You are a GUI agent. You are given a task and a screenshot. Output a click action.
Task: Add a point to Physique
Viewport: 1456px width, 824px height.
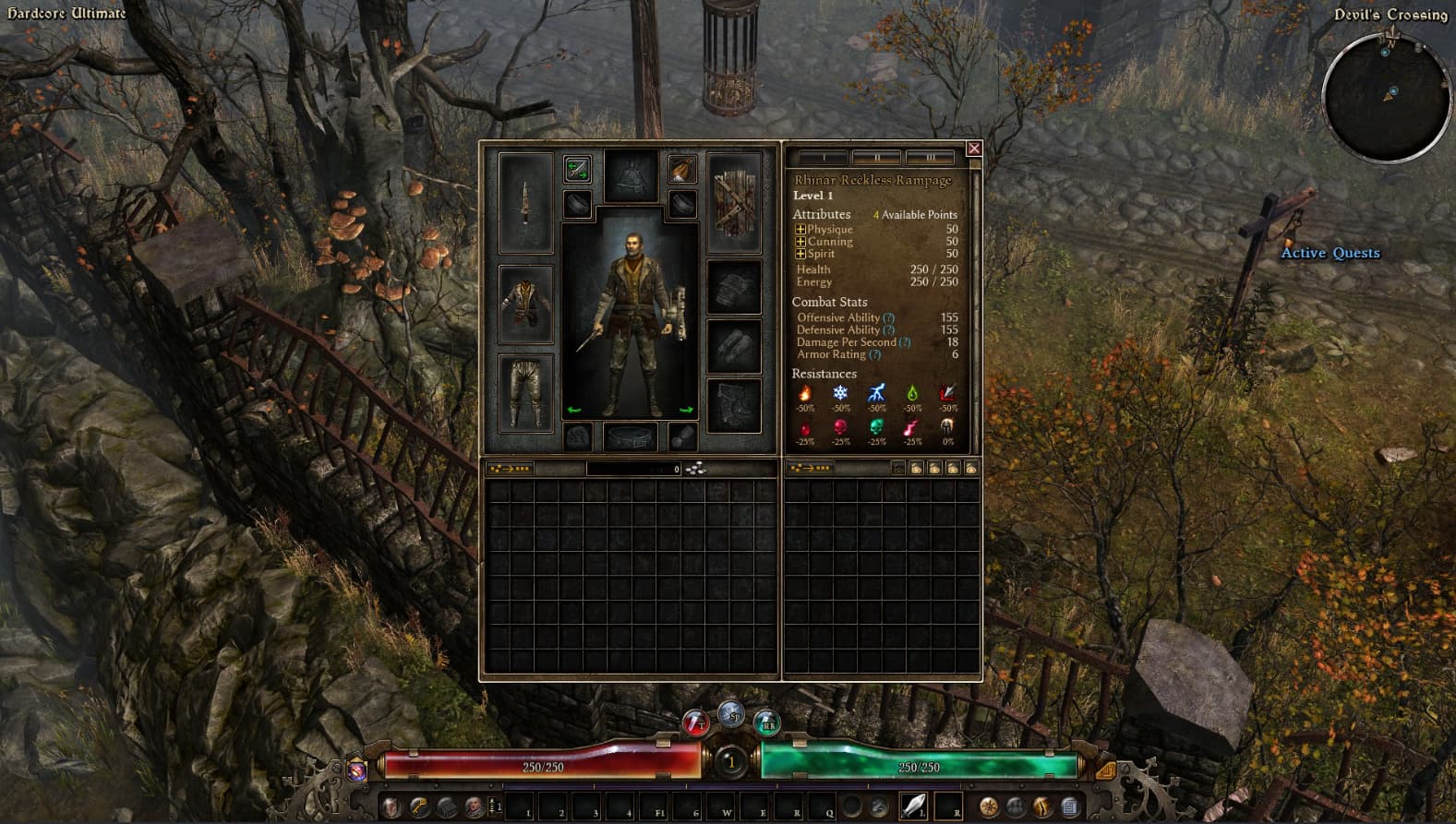point(800,230)
